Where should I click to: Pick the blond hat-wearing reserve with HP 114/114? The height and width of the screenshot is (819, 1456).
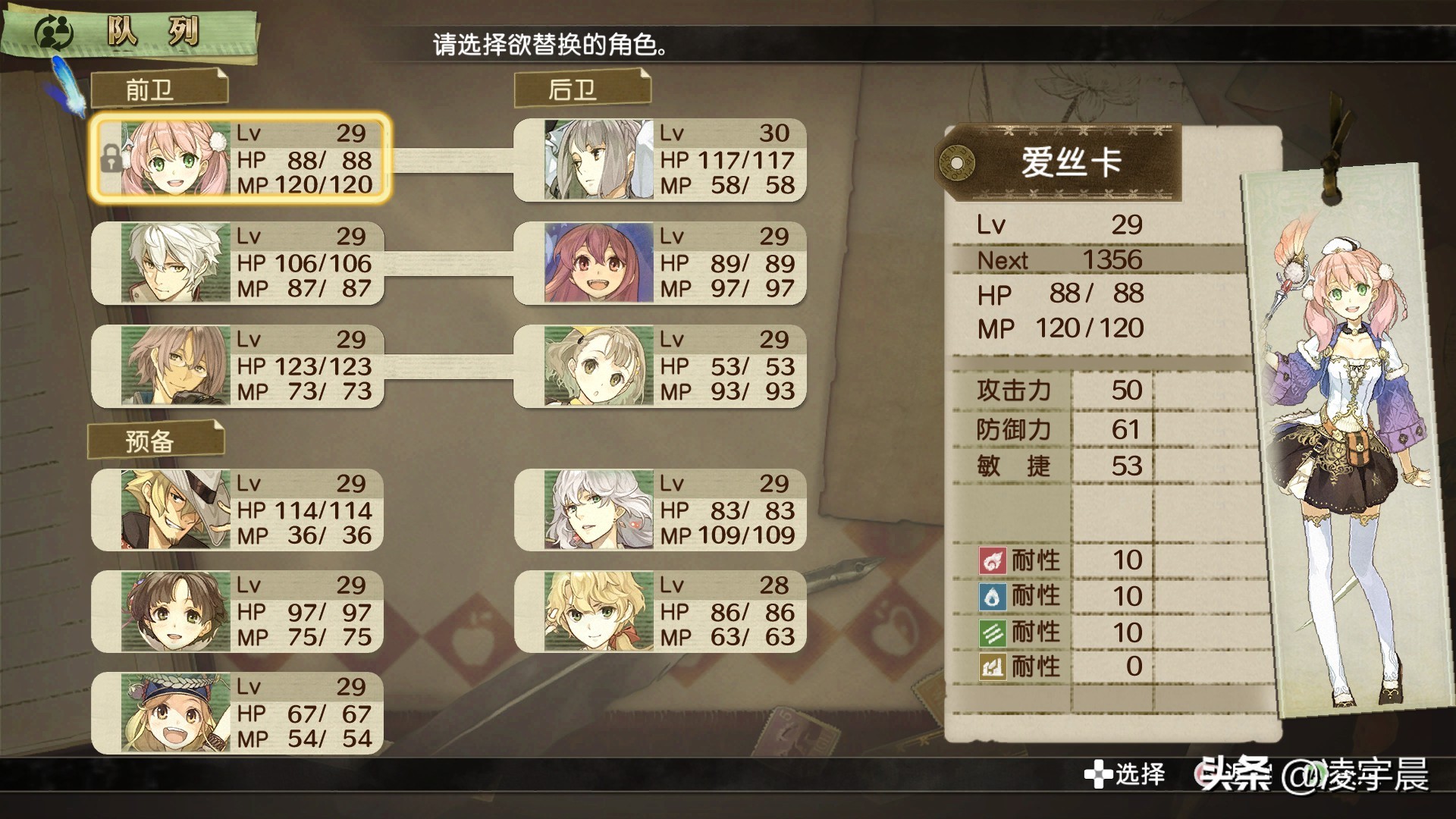tap(238, 510)
